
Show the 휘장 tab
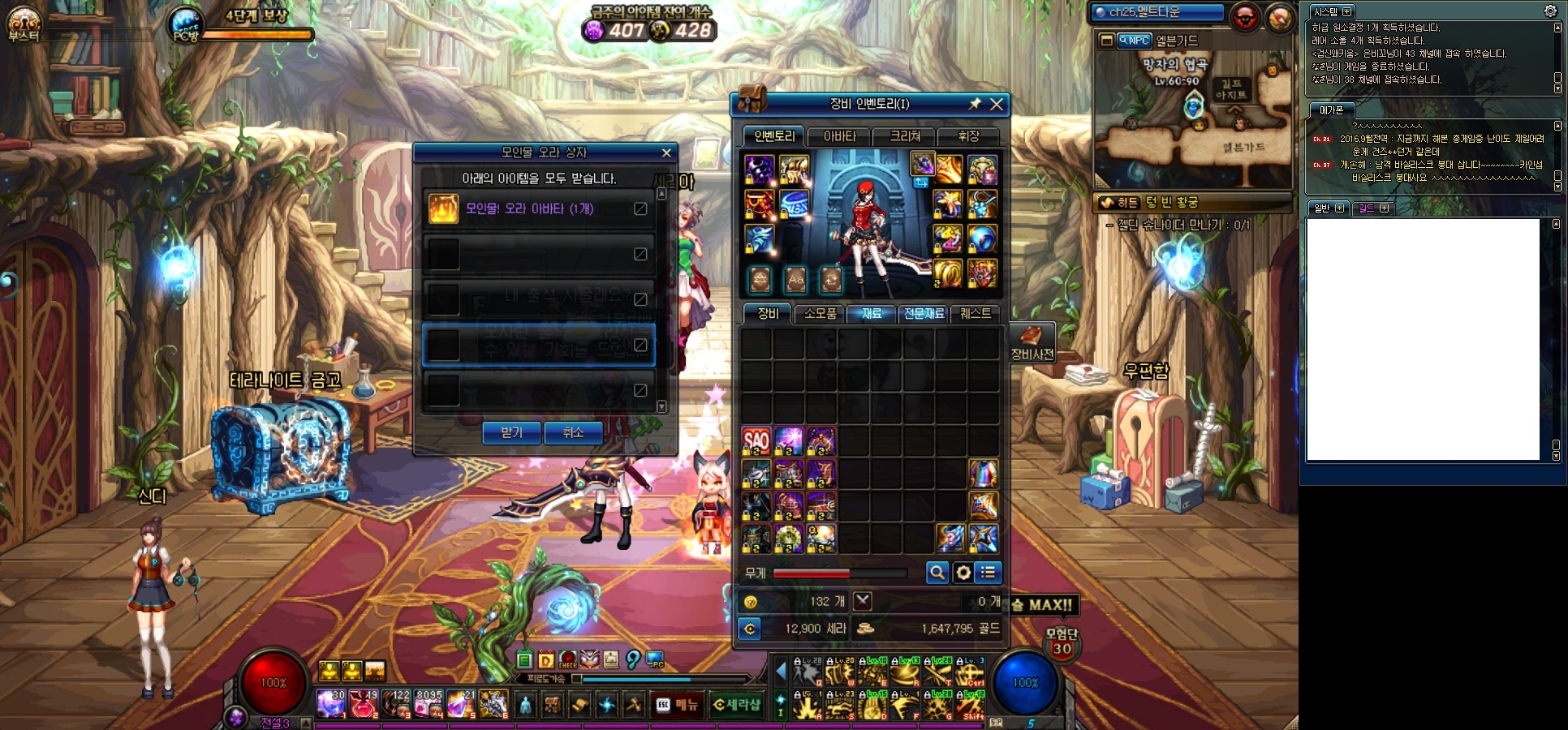(x=968, y=136)
